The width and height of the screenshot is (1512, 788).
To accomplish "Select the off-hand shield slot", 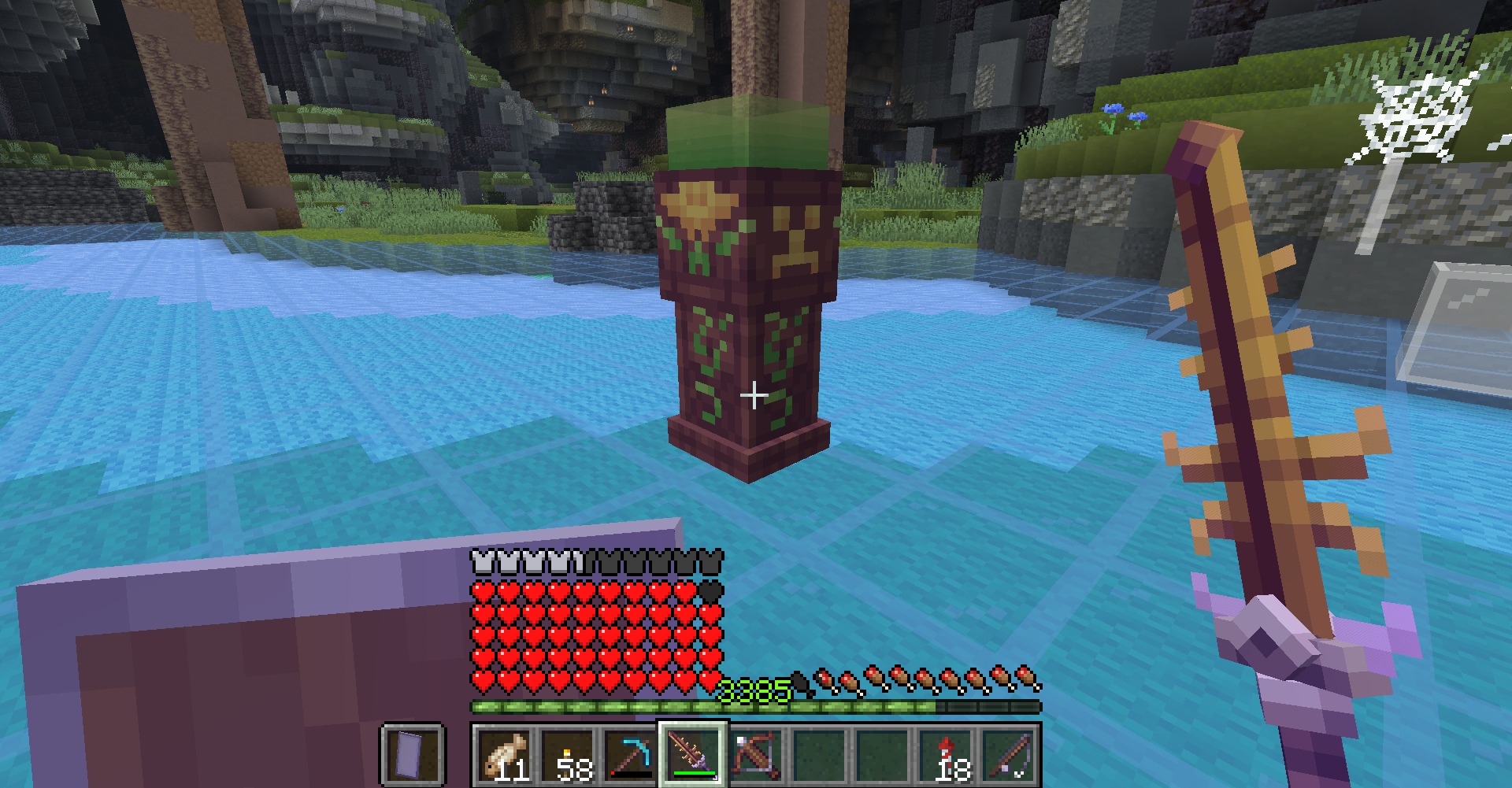I will 413,755.
